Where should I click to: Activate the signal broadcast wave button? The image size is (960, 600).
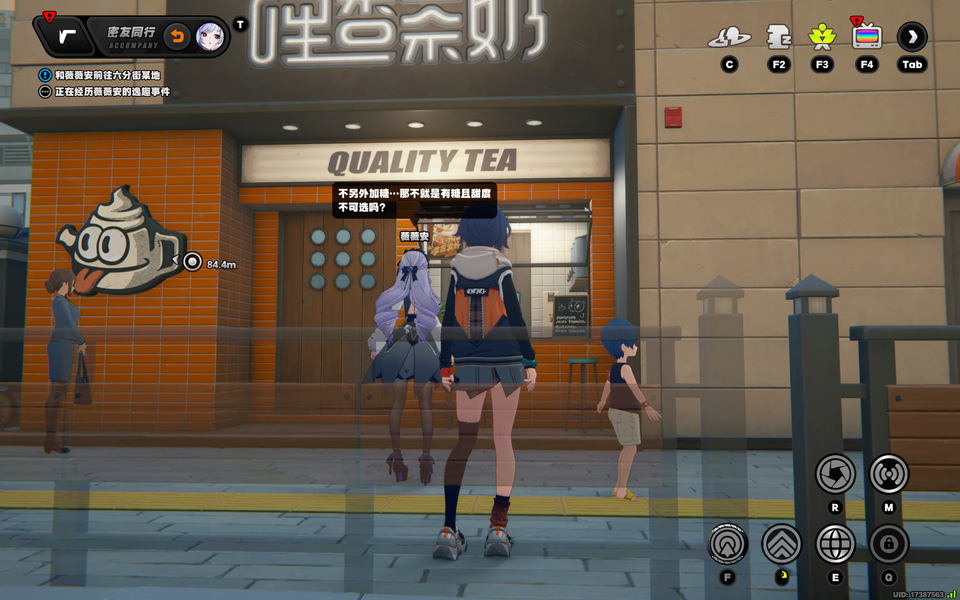(888, 473)
